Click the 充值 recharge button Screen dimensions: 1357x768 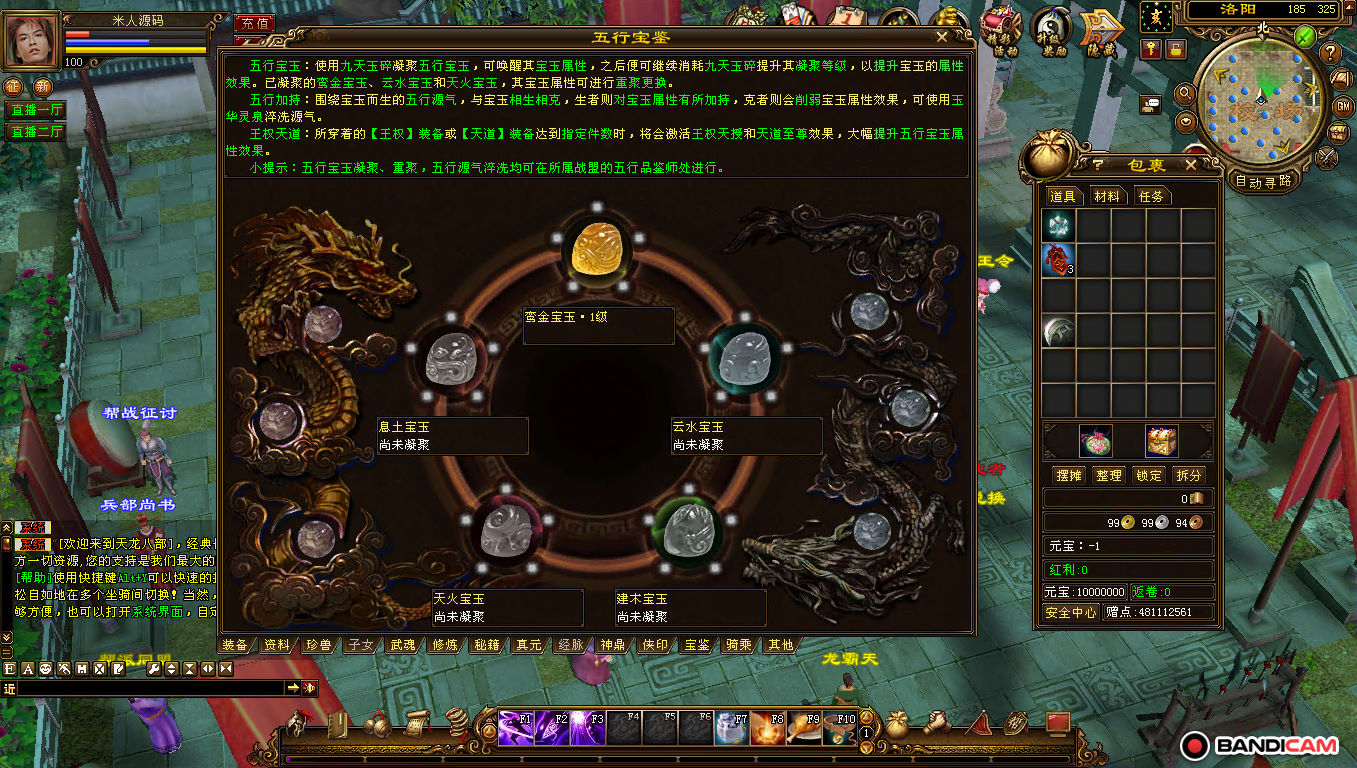point(255,23)
